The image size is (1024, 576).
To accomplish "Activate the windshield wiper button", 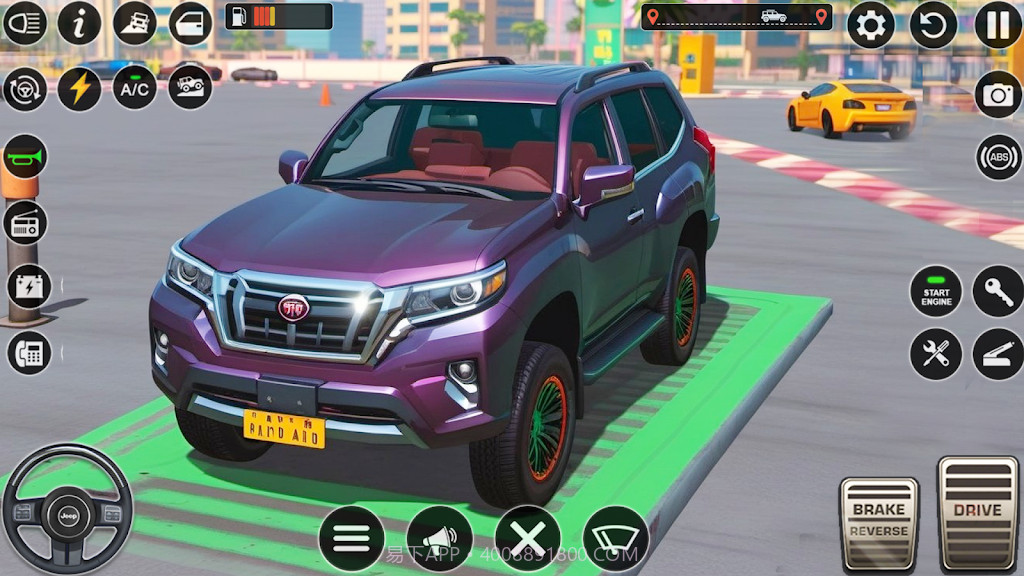I will [616, 539].
